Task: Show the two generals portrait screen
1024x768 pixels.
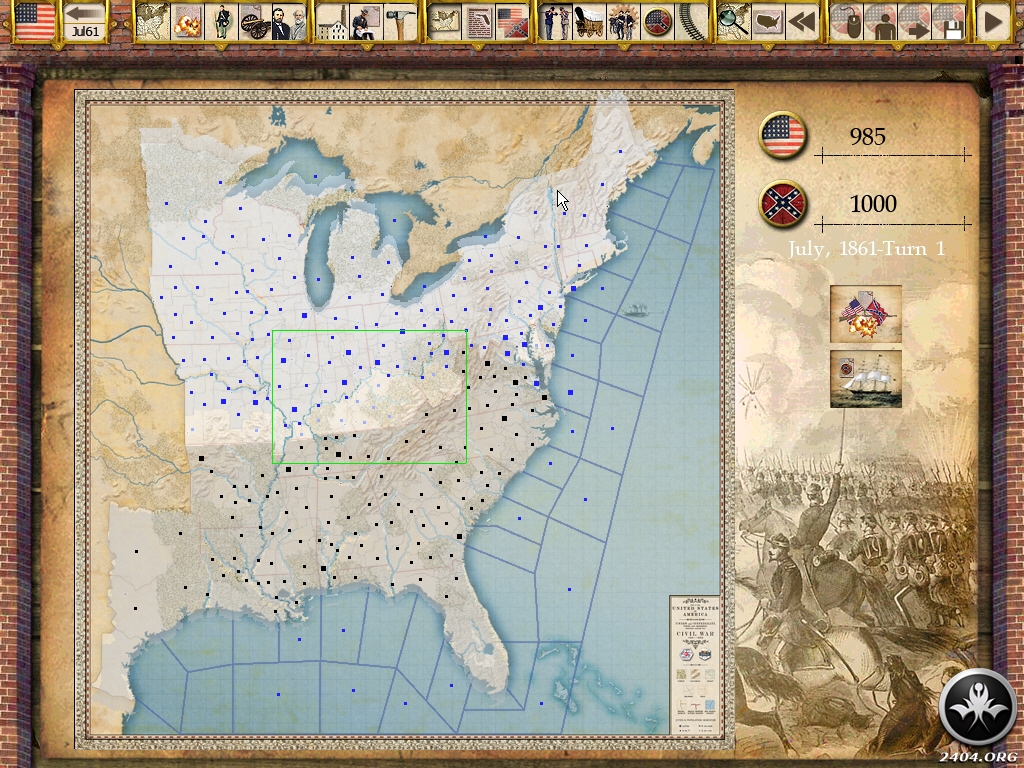Action: coord(289,21)
